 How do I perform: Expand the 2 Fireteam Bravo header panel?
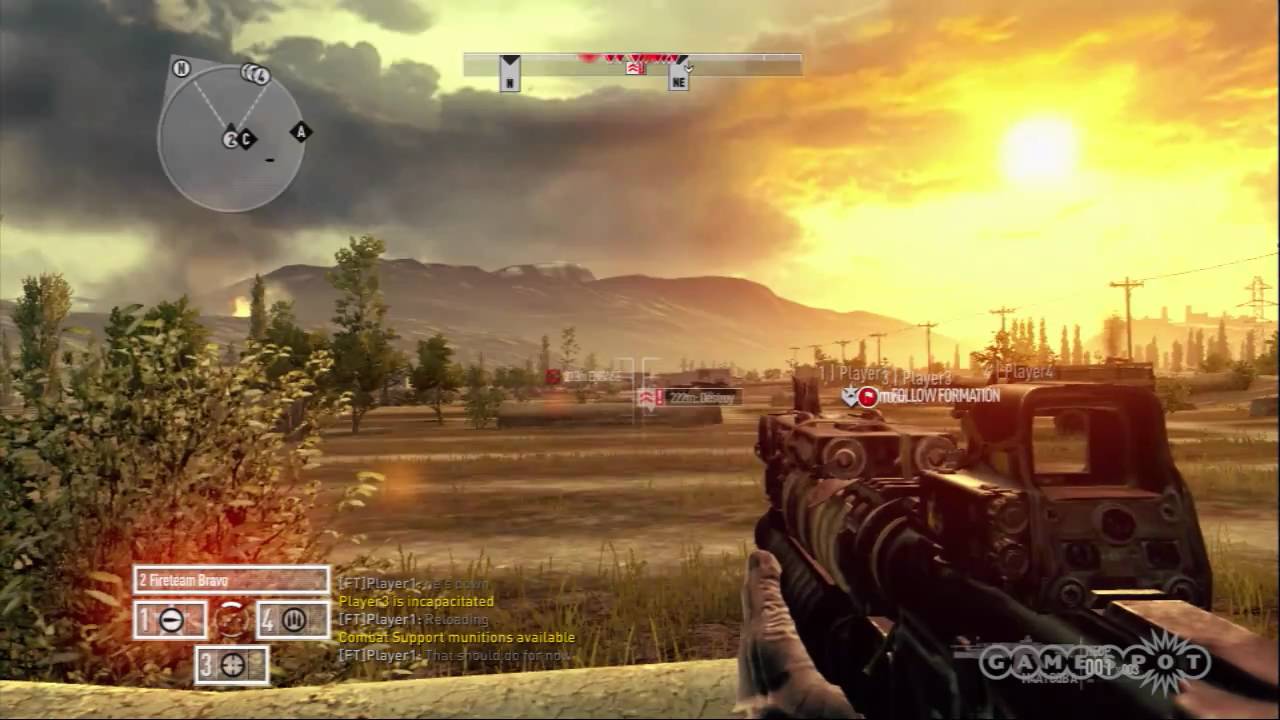pos(234,578)
